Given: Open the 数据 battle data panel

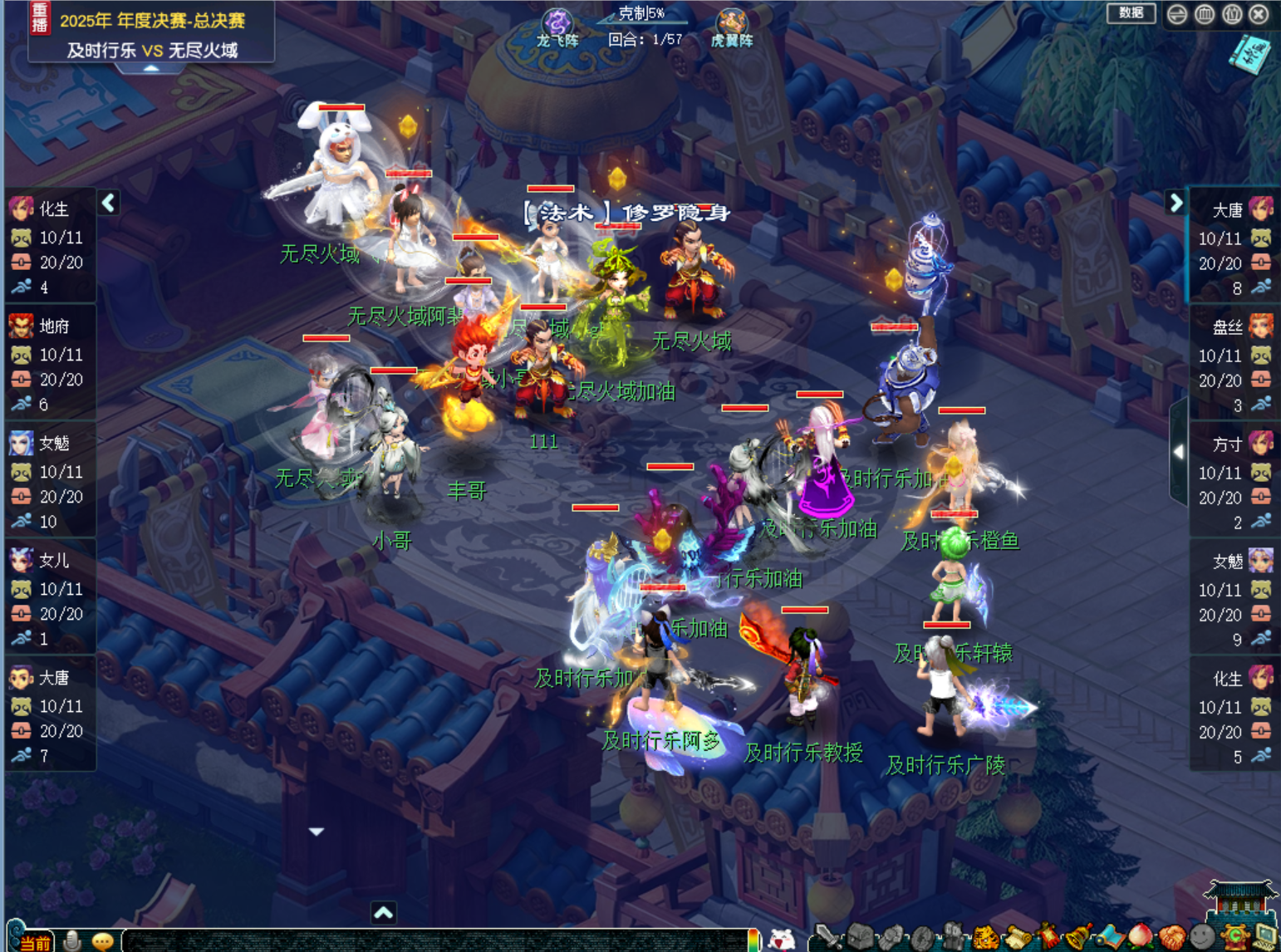Looking at the screenshot, I should pos(1131,13).
